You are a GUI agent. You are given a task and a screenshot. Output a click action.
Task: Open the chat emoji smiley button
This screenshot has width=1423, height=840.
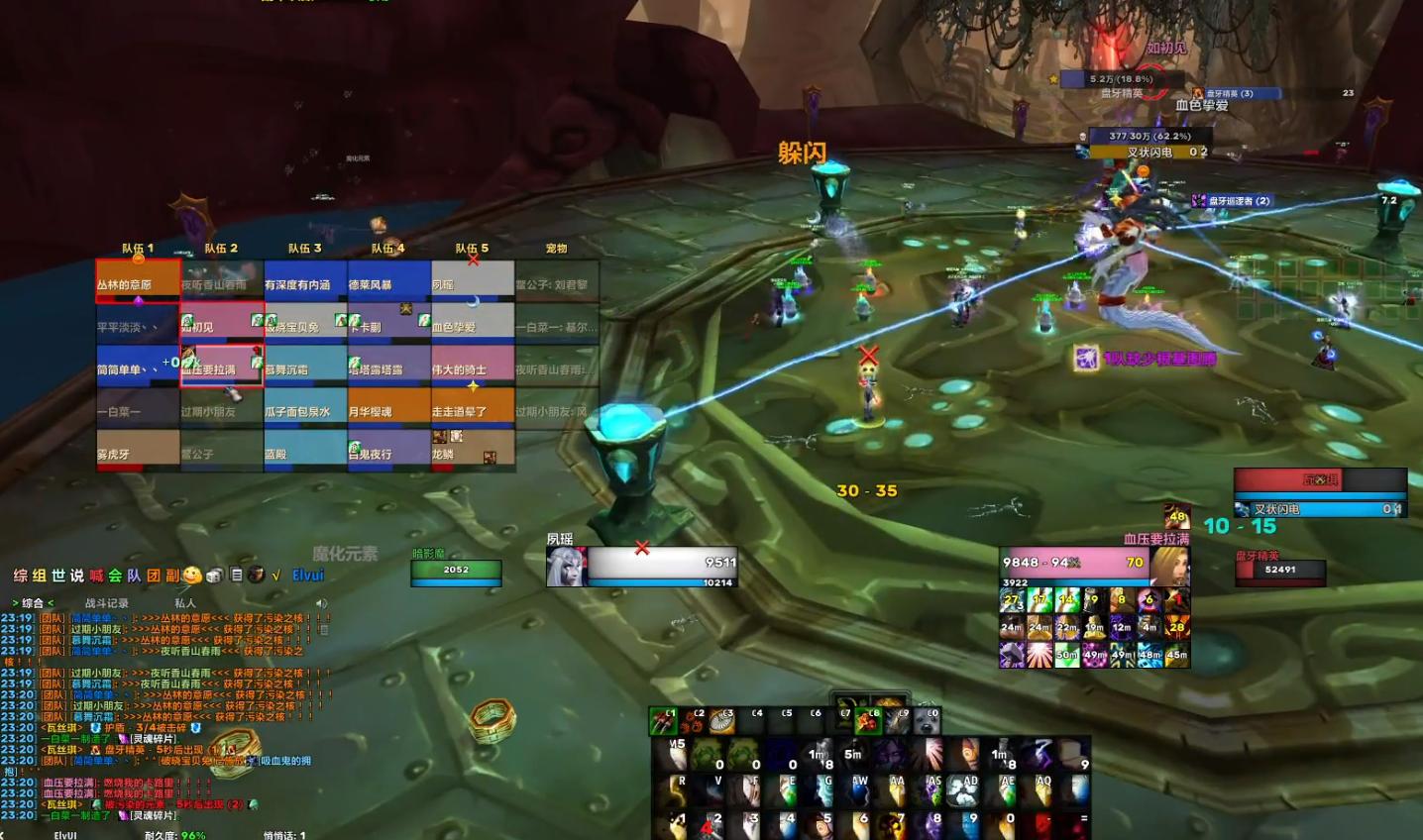coord(192,575)
